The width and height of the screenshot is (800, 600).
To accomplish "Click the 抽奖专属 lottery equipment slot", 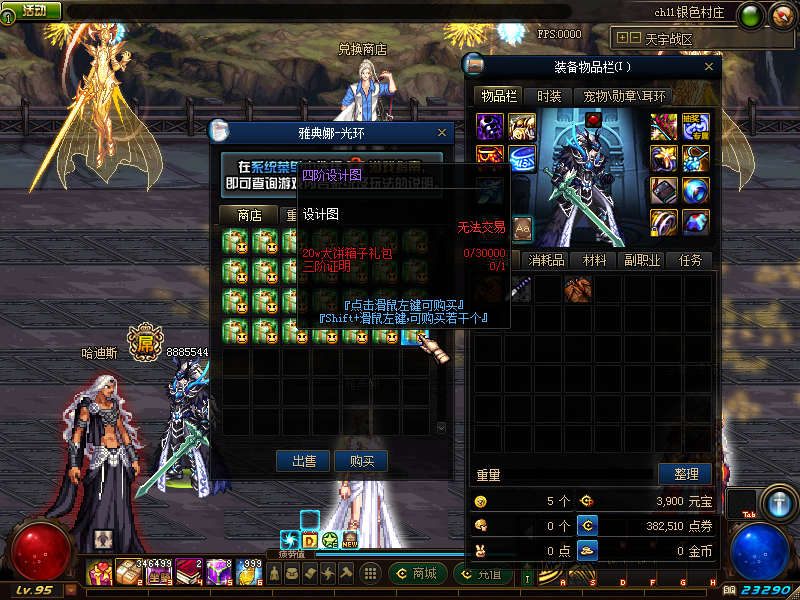I will point(696,125).
